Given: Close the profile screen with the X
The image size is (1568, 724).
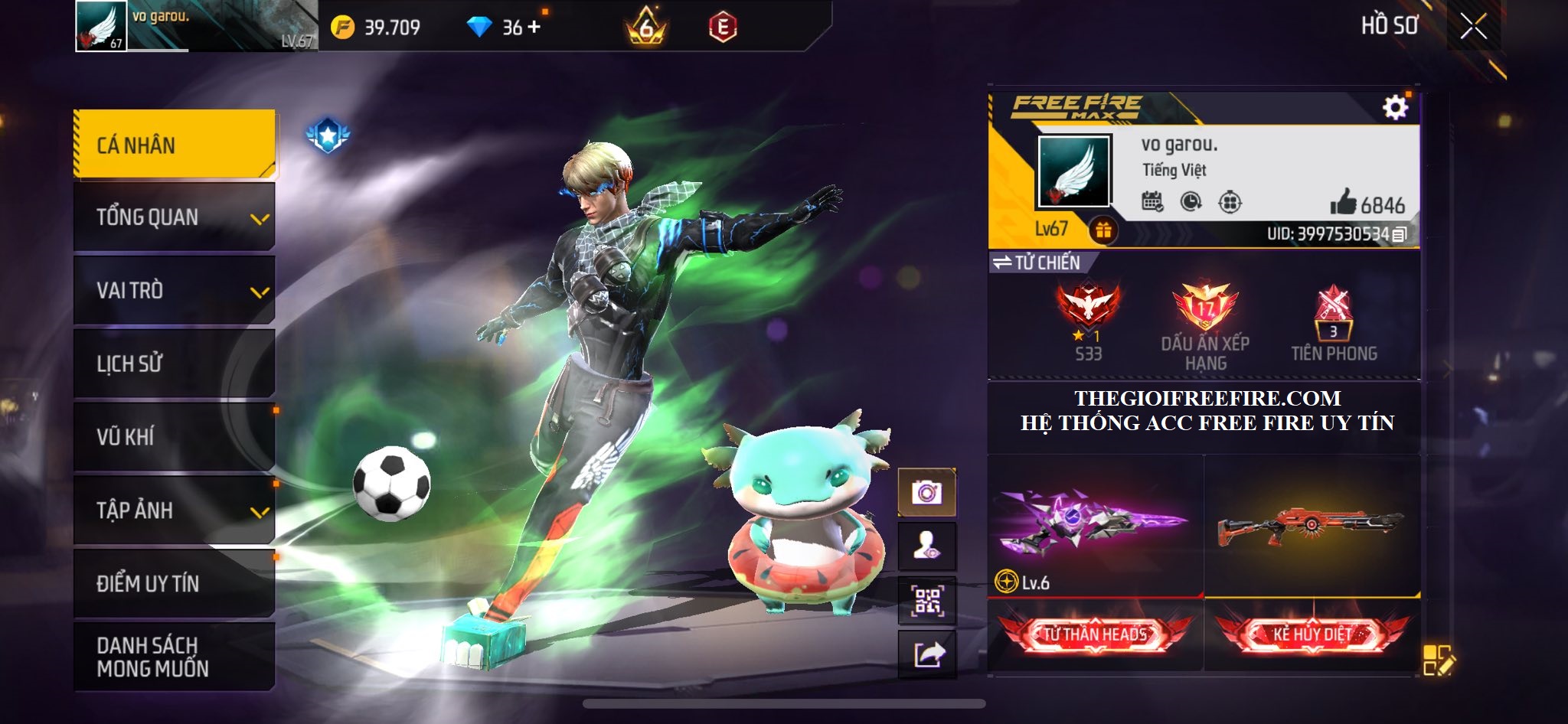Looking at the screenshot, I should tap(1473, 28).
